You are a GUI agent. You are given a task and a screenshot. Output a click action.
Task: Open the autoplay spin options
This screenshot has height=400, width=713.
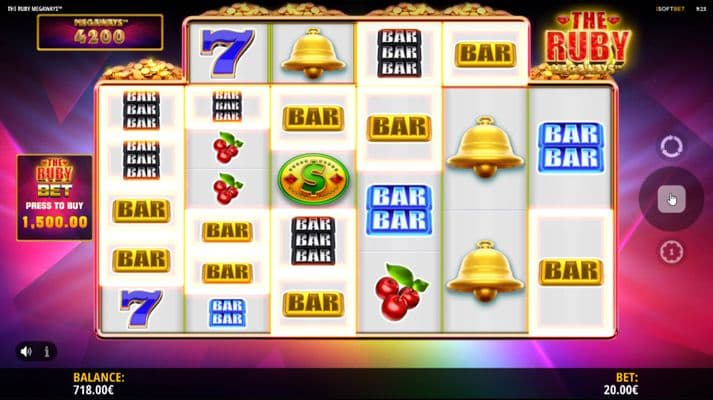coord(670,146)
